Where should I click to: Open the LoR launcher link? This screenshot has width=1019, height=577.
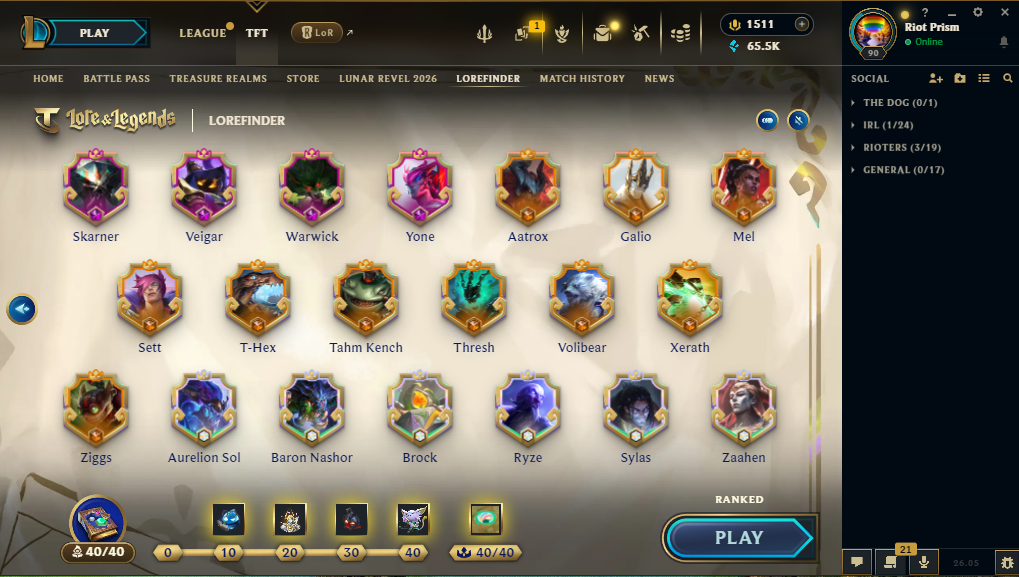coord(320,33)
